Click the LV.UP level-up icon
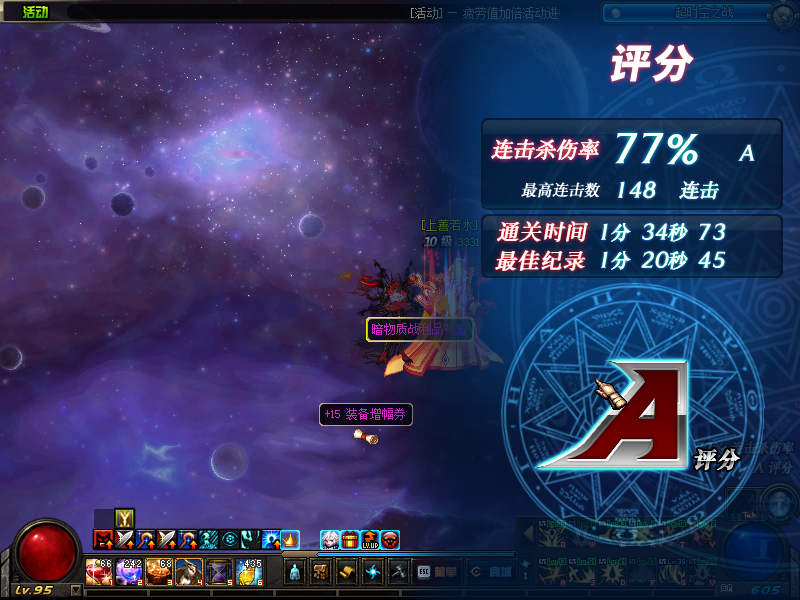Screen dimensions: 800x600 370,540
